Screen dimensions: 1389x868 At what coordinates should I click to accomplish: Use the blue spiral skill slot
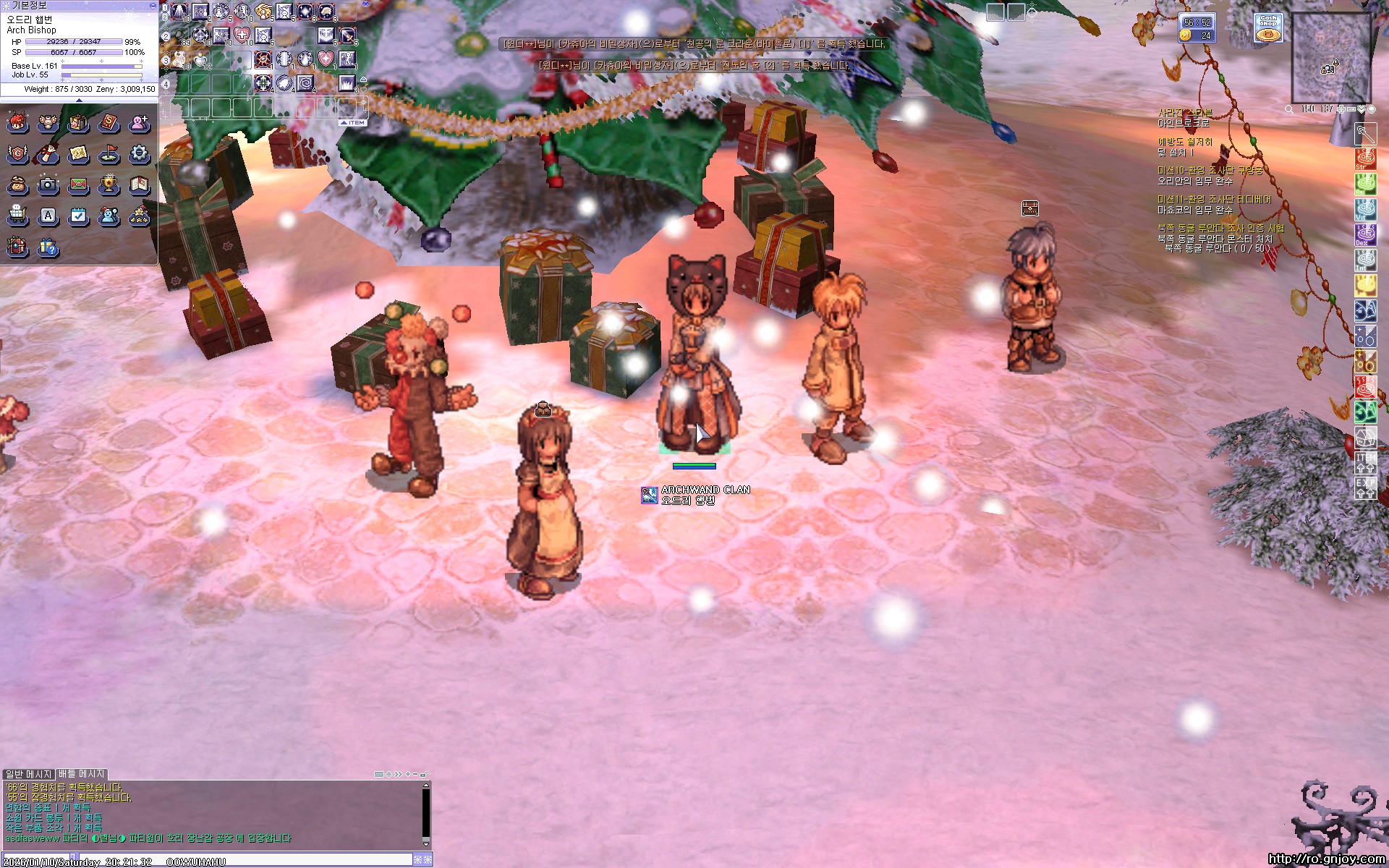[305, 83]
